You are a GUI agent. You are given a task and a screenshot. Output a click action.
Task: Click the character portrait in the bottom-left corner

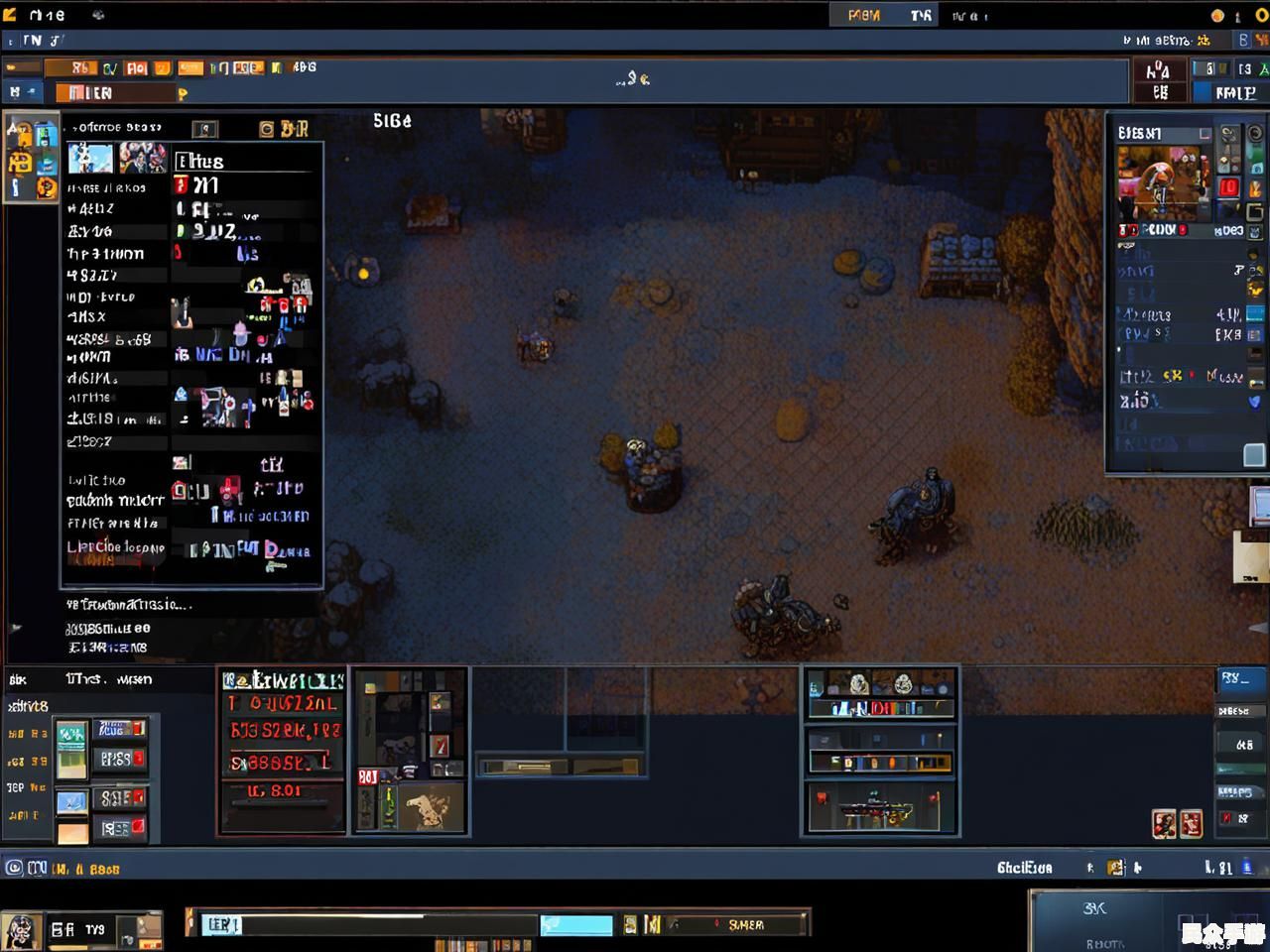tap(20, 932)
